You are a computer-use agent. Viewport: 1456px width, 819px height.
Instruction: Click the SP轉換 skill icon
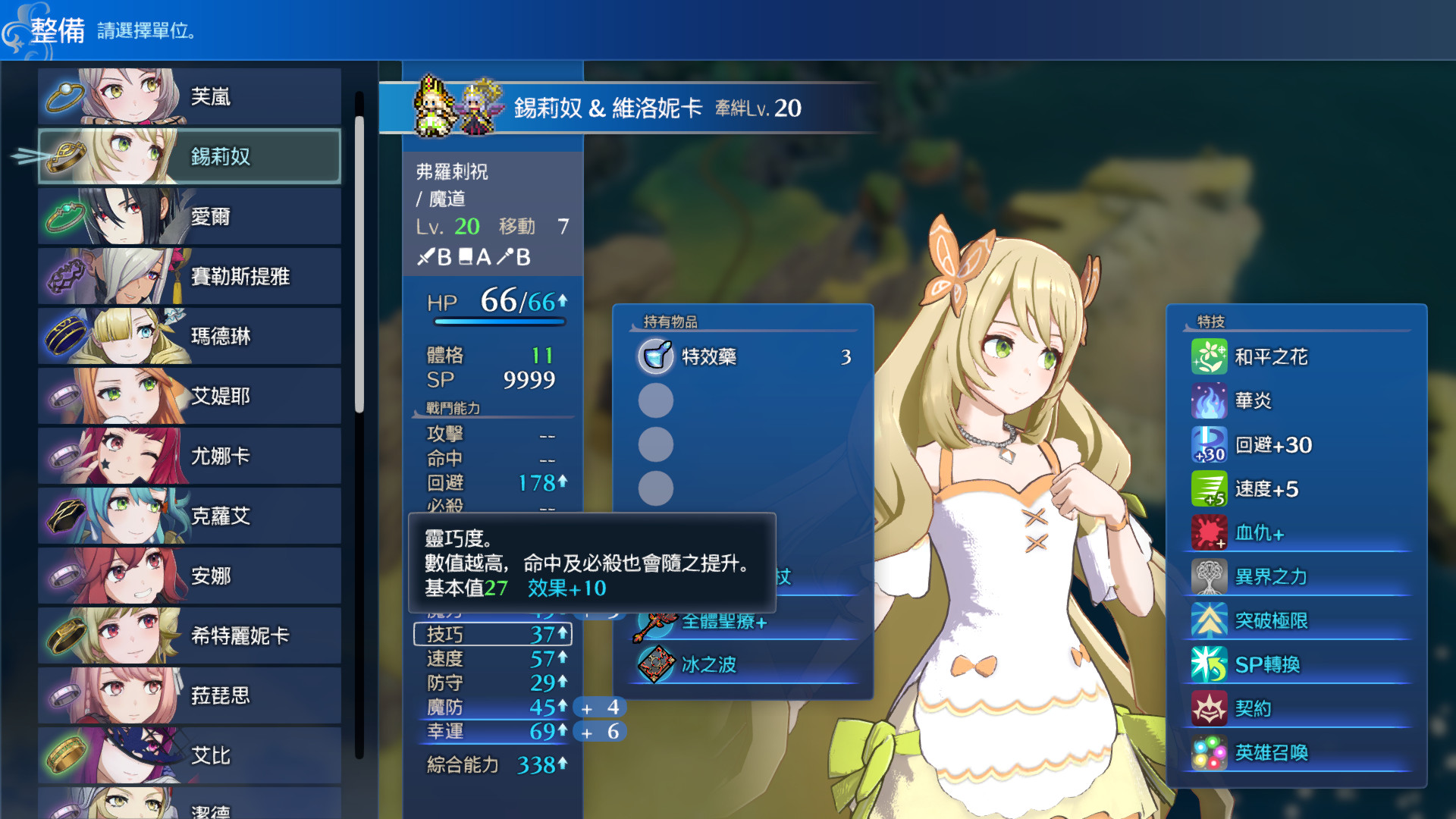tap(1211, 664)
